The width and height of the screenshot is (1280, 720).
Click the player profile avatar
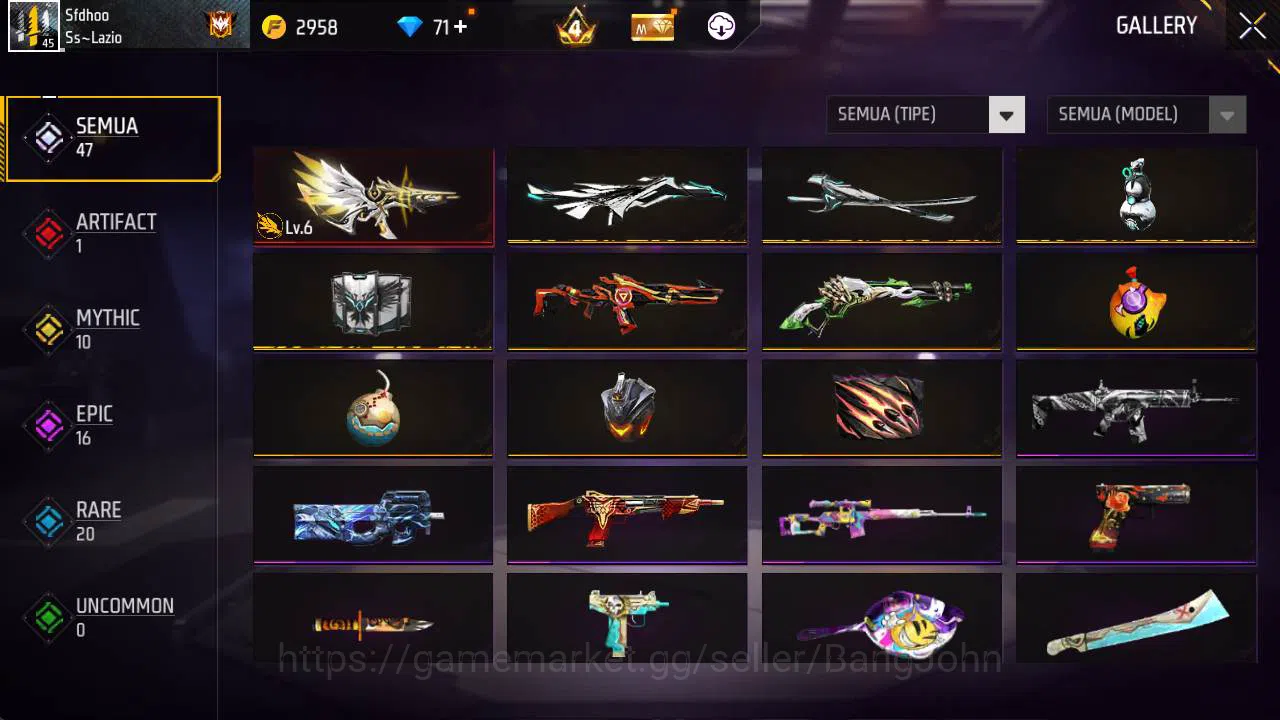pyautogui.click(x=36, y=27)
